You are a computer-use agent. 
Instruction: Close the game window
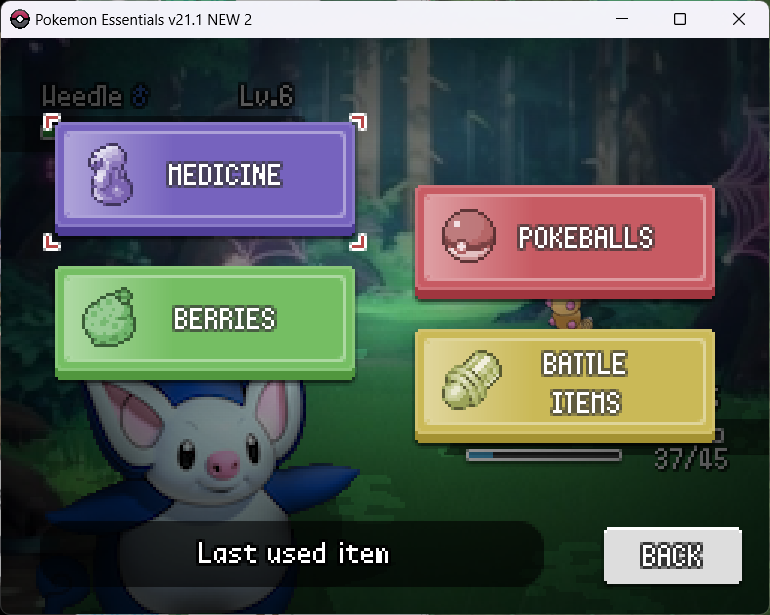pyautogui.click(x=738, y=19)
